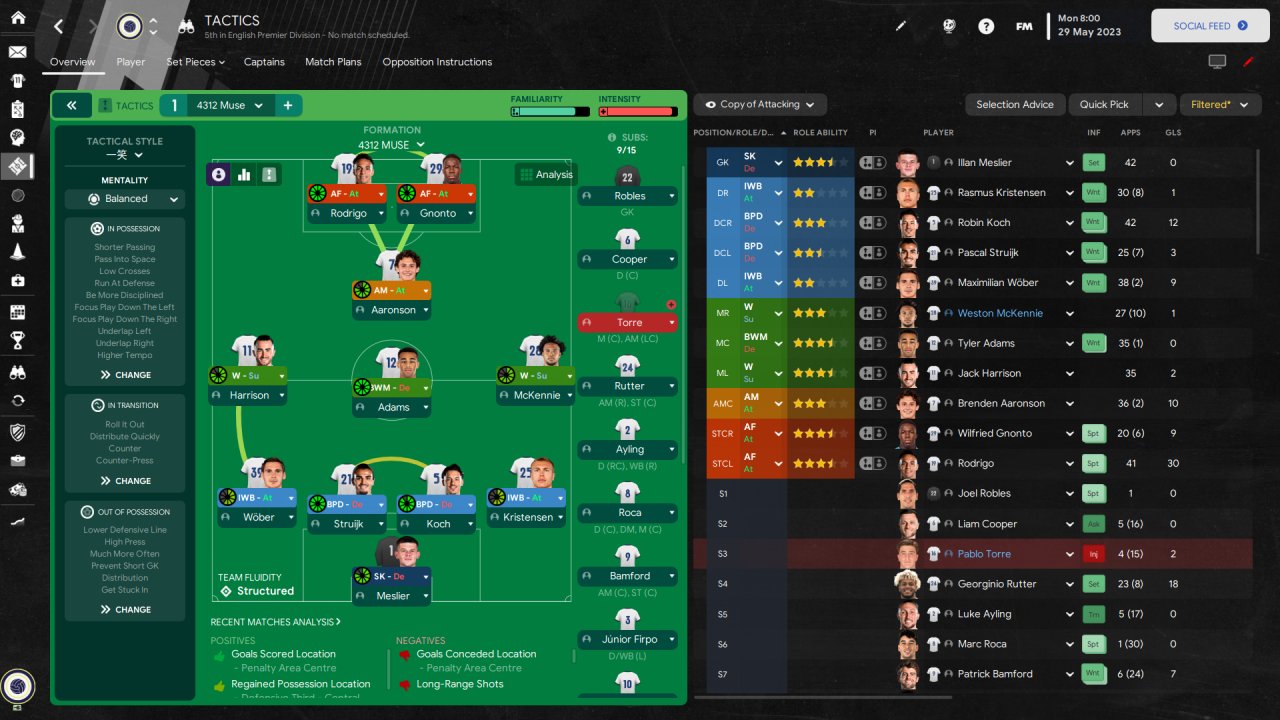The image size is (1280, 720).
Task: Open the Filtered dropdown
Action: tap(1220, 104)
